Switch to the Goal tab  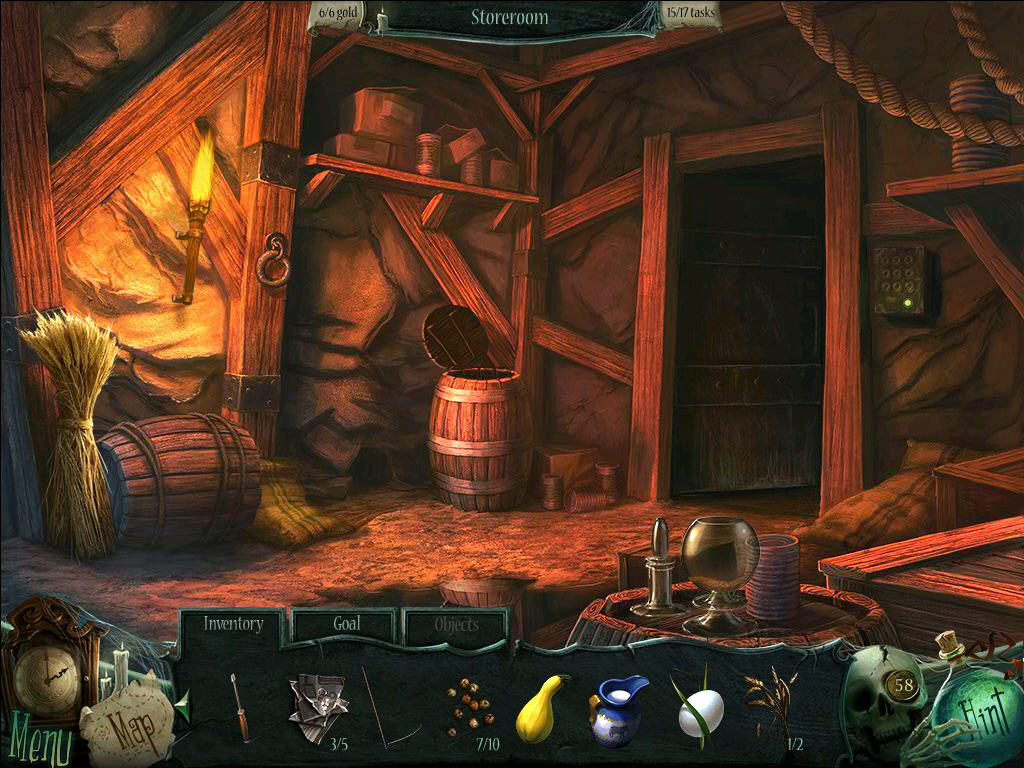346,625
